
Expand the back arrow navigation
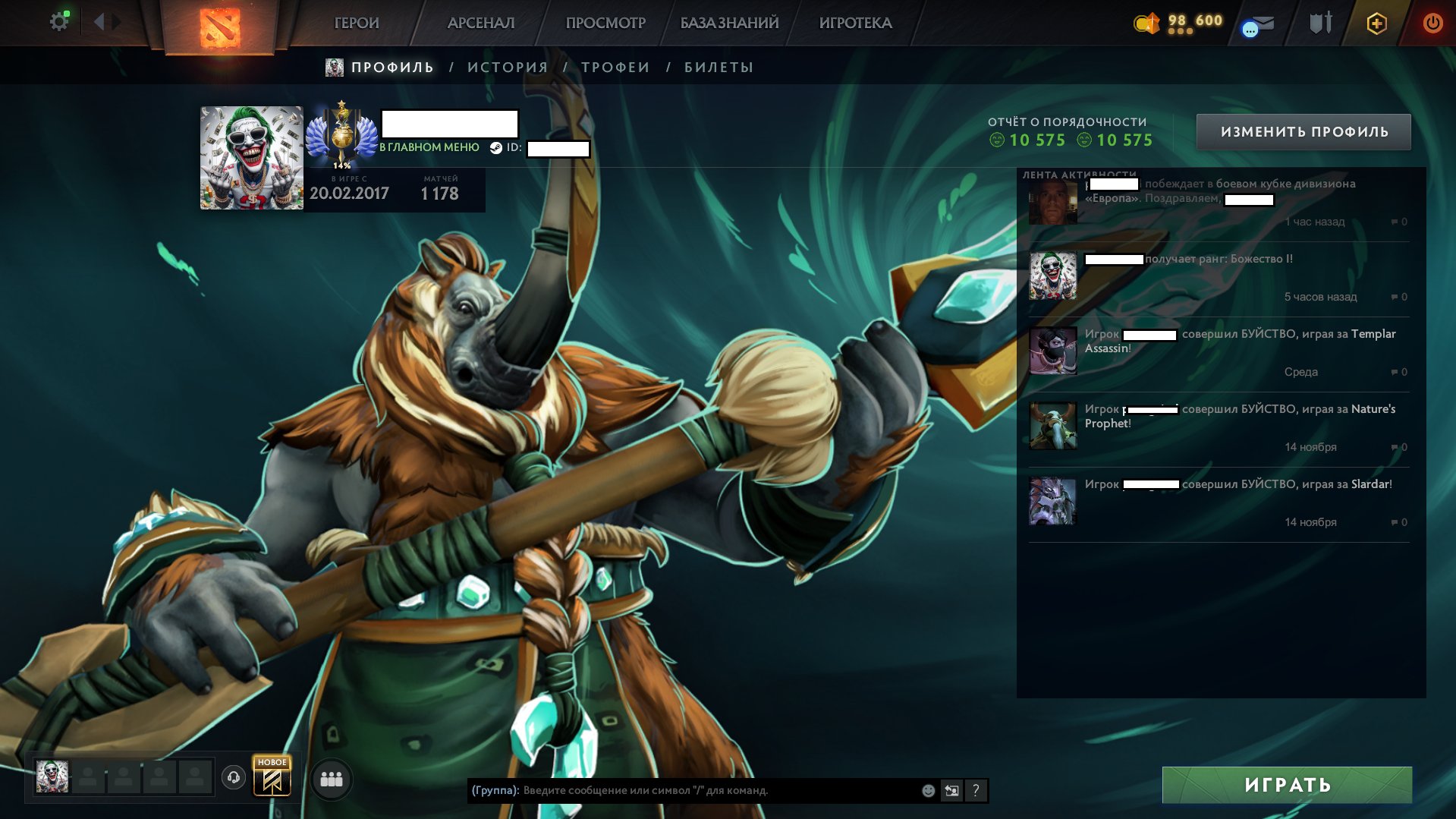[x=99, y=21]
